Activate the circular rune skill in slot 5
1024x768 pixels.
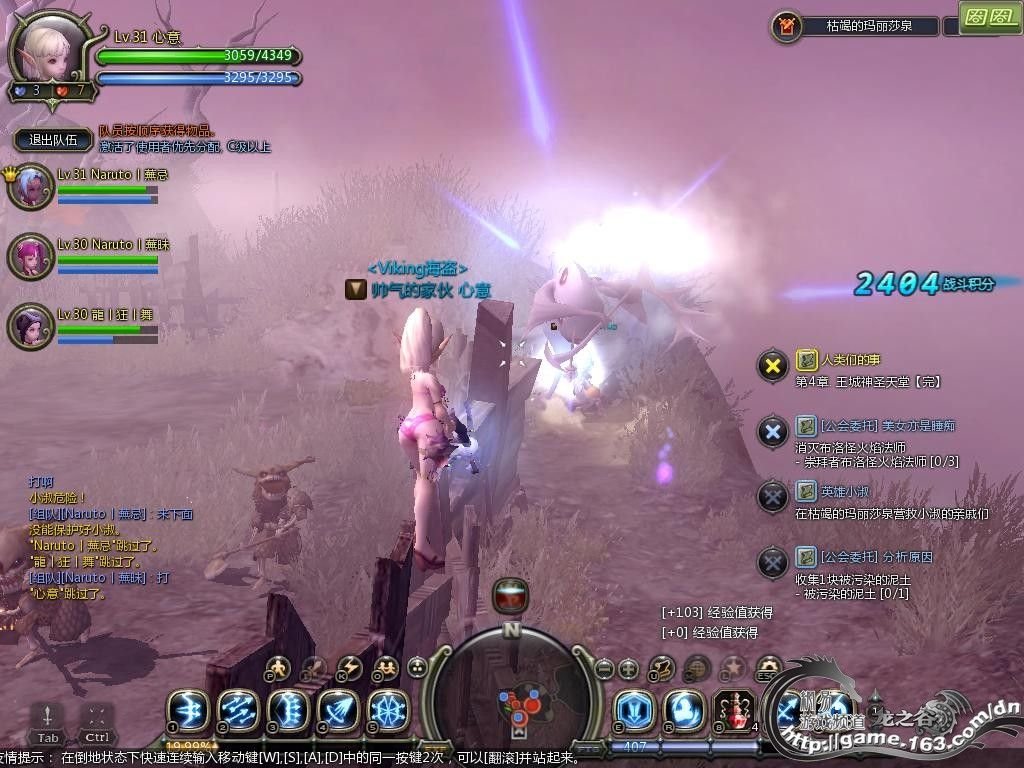(x=388, y=710)
